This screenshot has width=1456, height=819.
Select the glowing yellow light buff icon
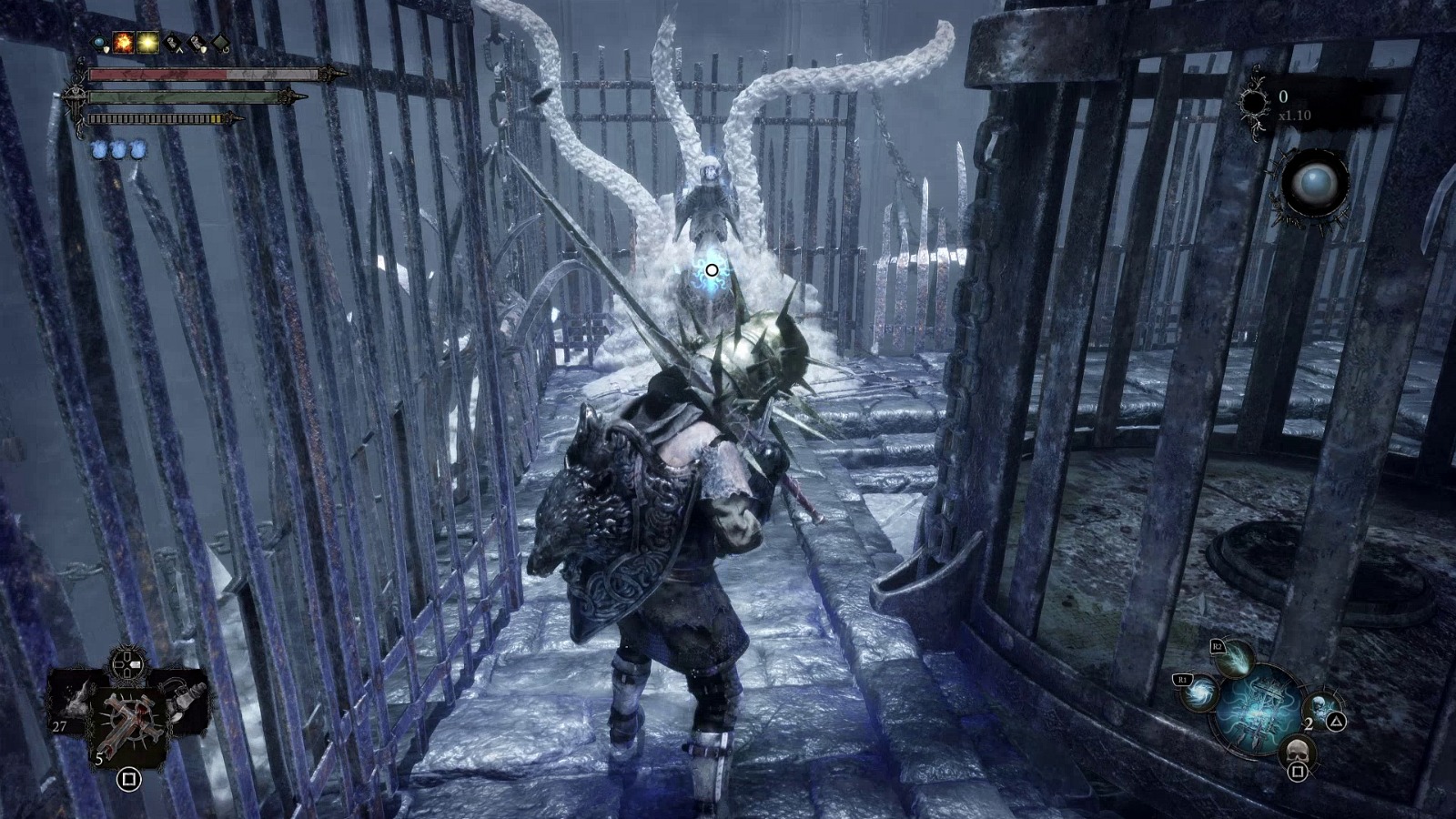[147, 43]
